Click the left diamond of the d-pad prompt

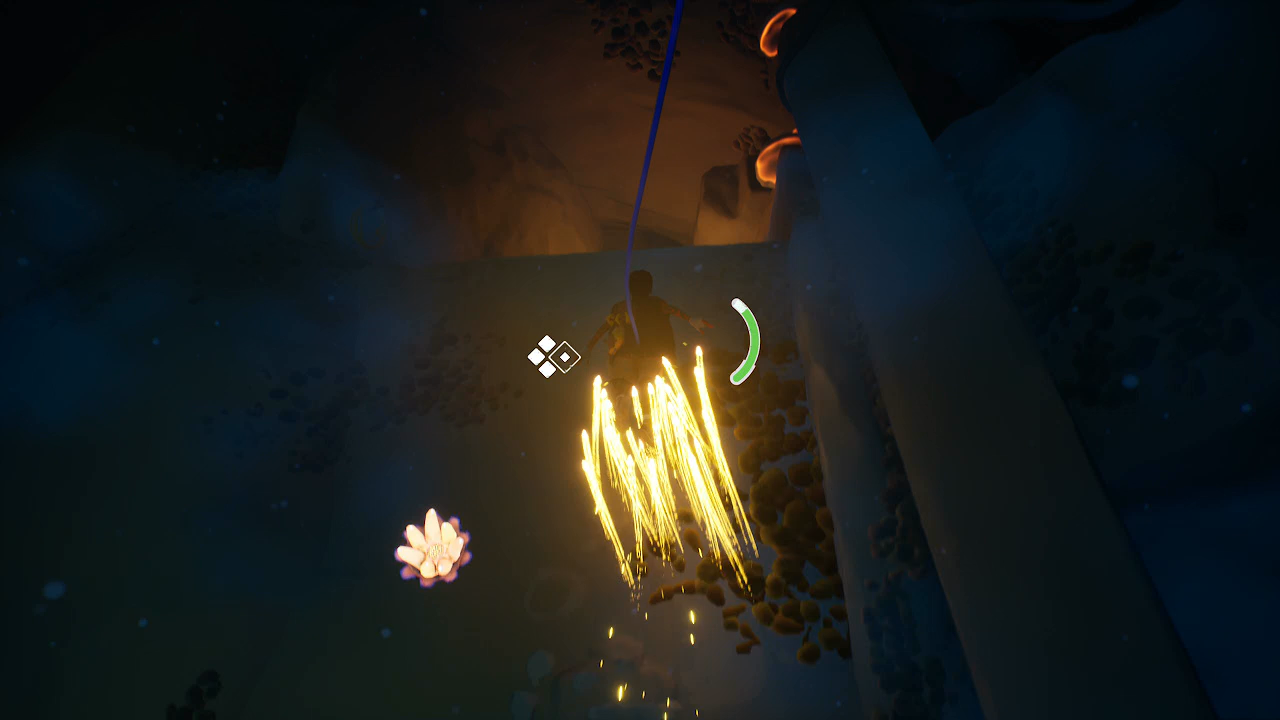pyautogui.click(x=535, y=356)
